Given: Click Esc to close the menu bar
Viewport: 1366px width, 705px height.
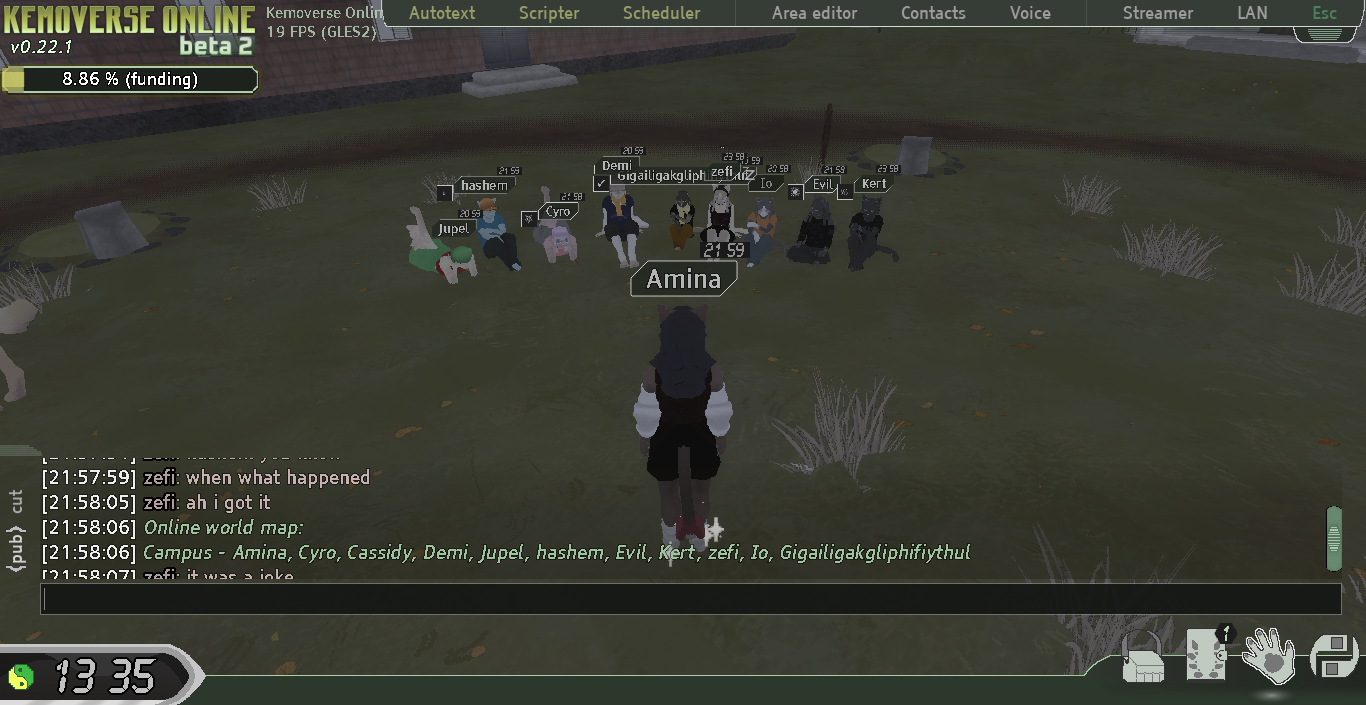Looking at the screenshot, I should 1324,13.
